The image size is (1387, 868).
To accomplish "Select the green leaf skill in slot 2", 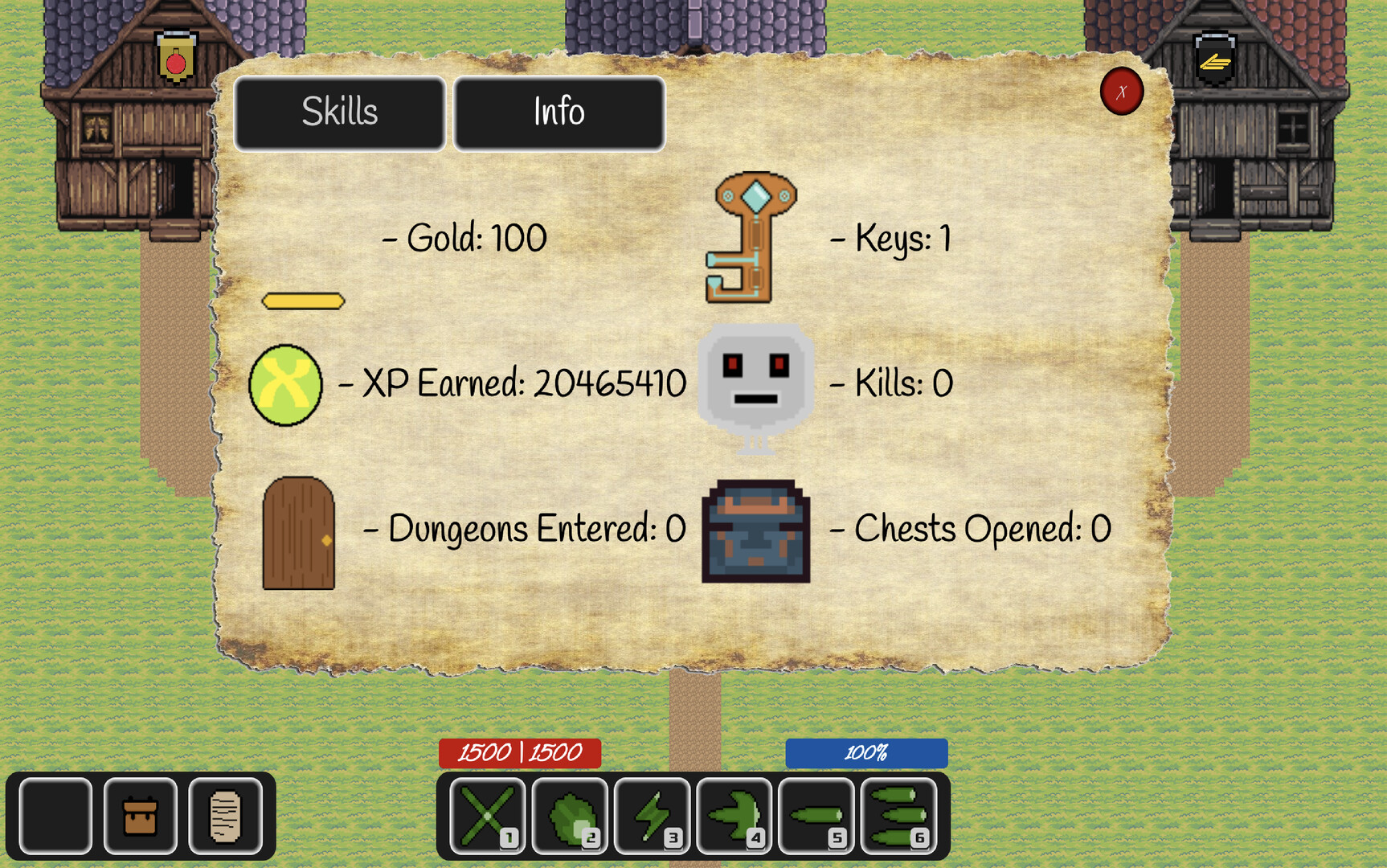I will click(568, 815).
